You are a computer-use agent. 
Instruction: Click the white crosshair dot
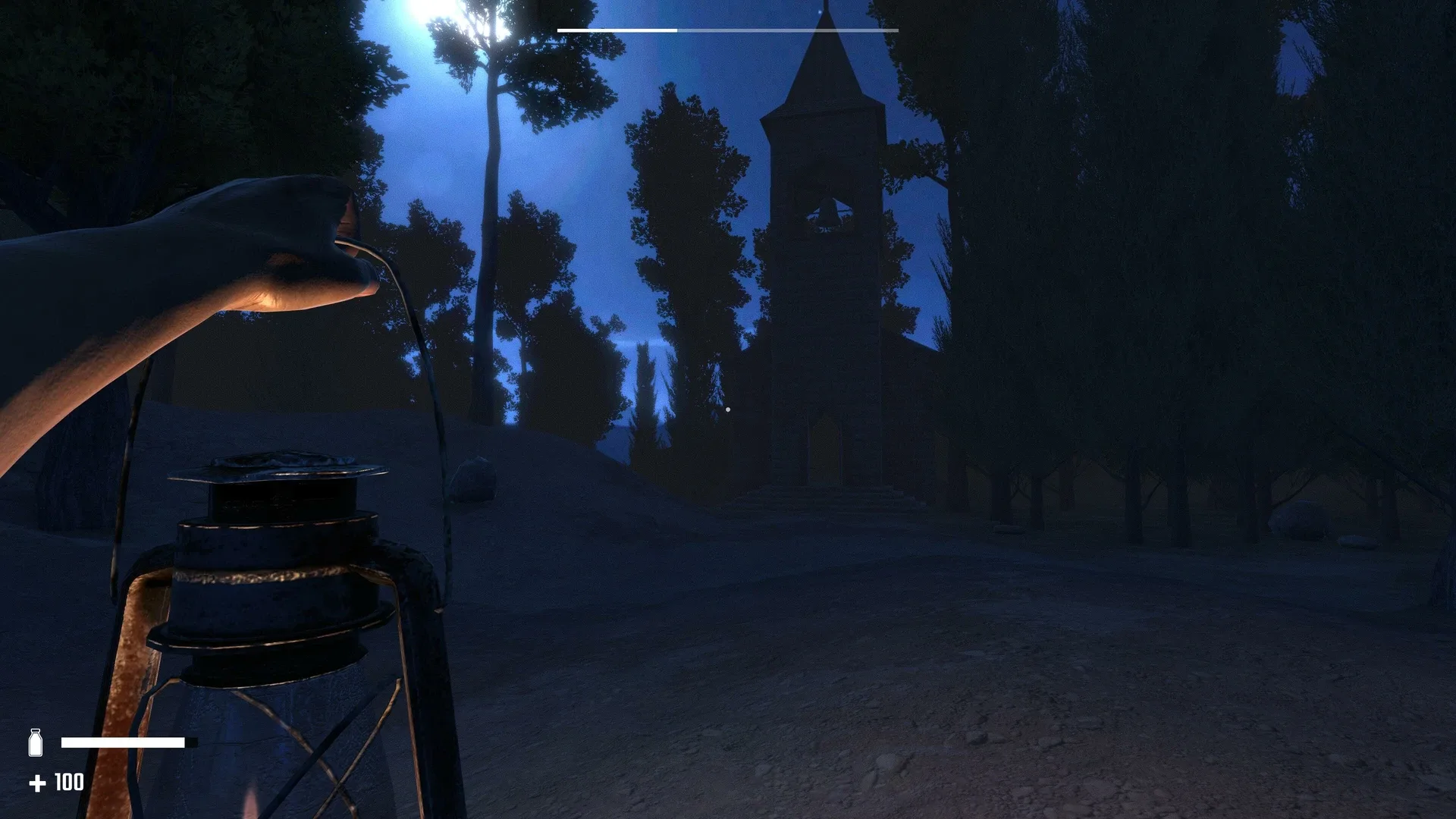click(727, 409)
